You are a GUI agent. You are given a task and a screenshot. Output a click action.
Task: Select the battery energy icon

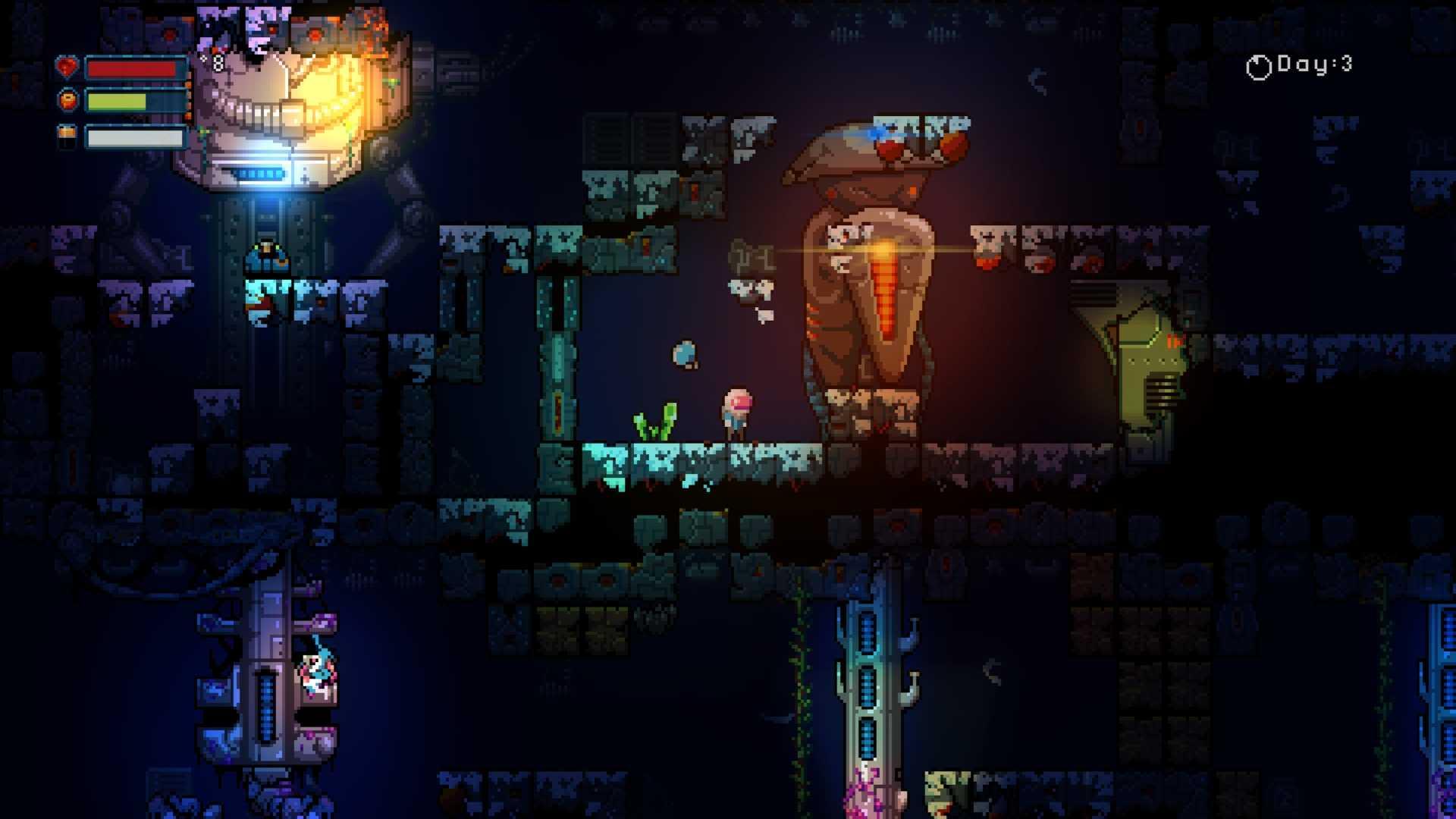[x=67, y=135]
